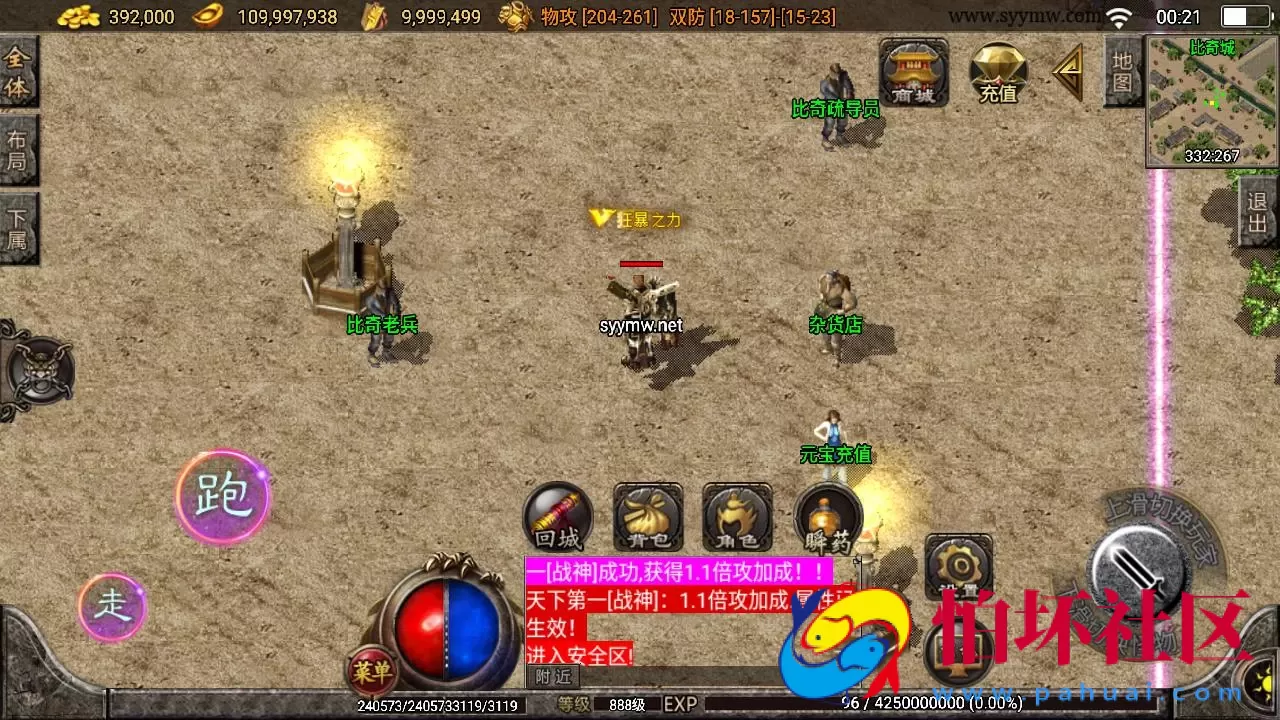The height and width of the screenshot is (720, 1280).
Task: Open the 背包 backpack icon
Action: (x=646, y=519)
